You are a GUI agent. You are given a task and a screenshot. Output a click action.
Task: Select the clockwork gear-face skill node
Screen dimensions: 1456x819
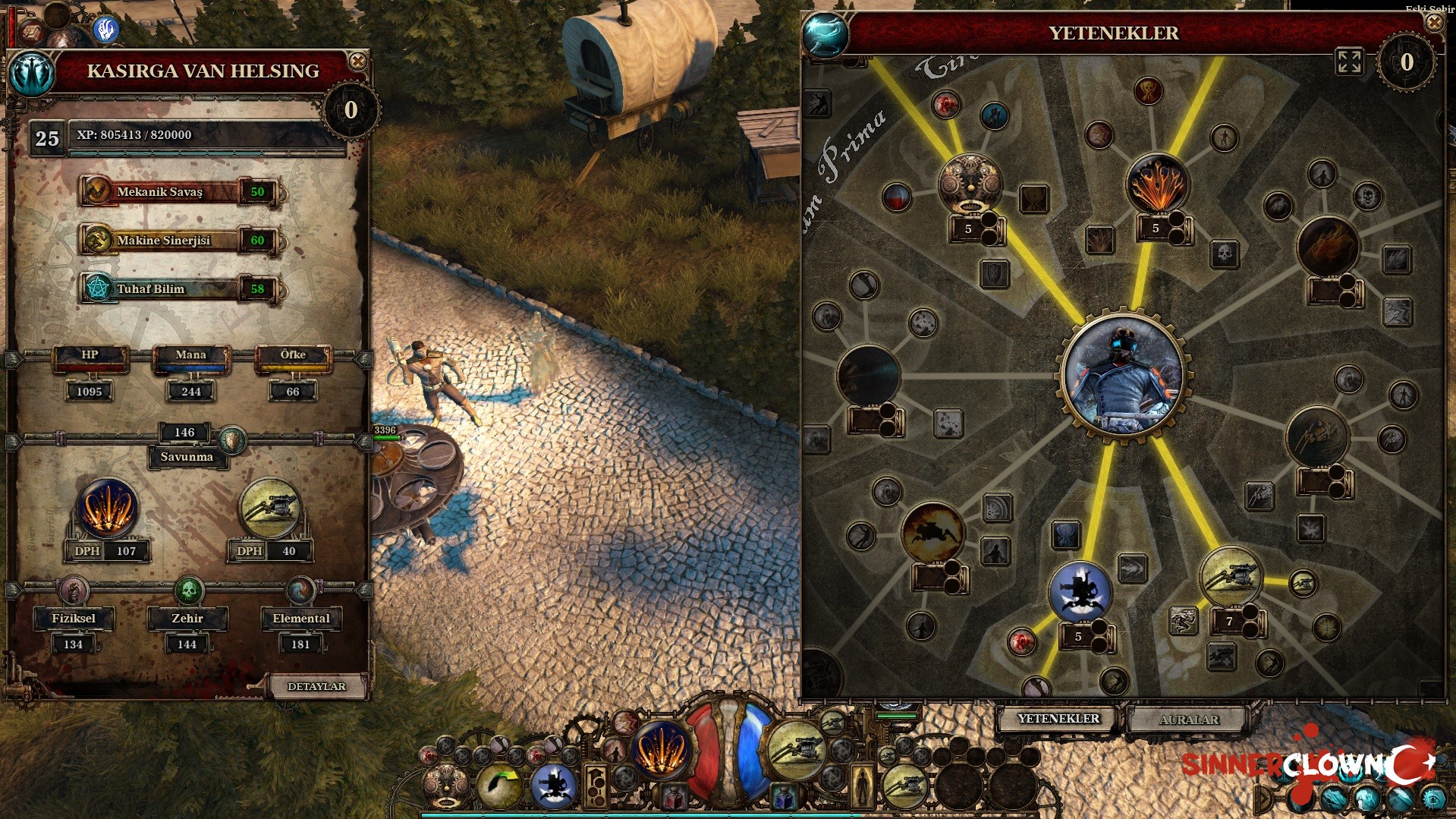coord(969,184)
